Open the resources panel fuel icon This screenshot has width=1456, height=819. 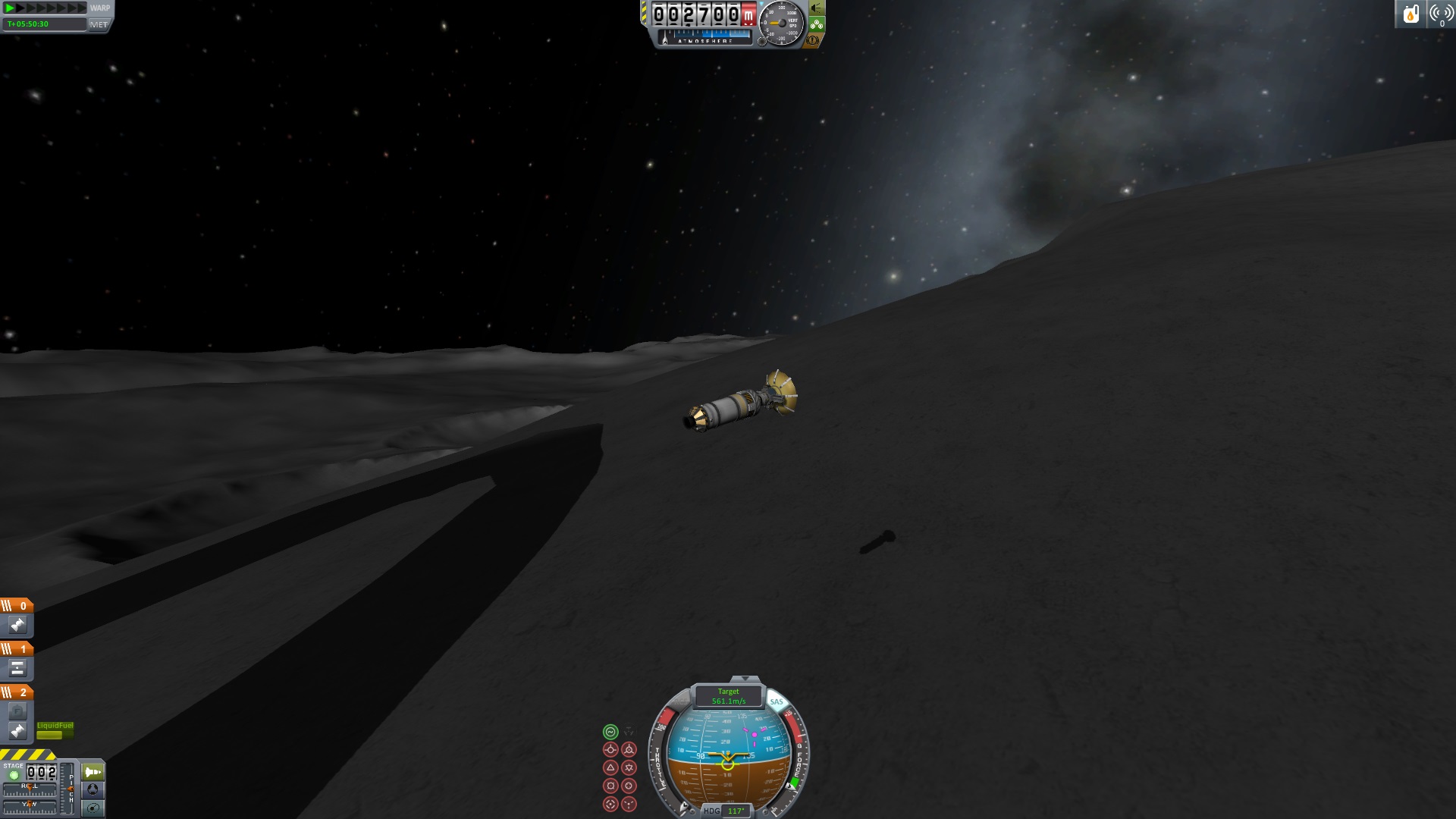coord(1410,14)
